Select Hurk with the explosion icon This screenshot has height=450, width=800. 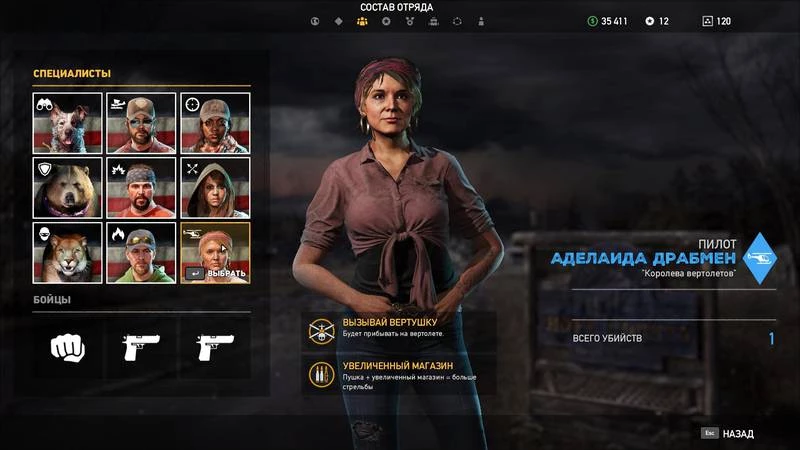tap(141, 186)
